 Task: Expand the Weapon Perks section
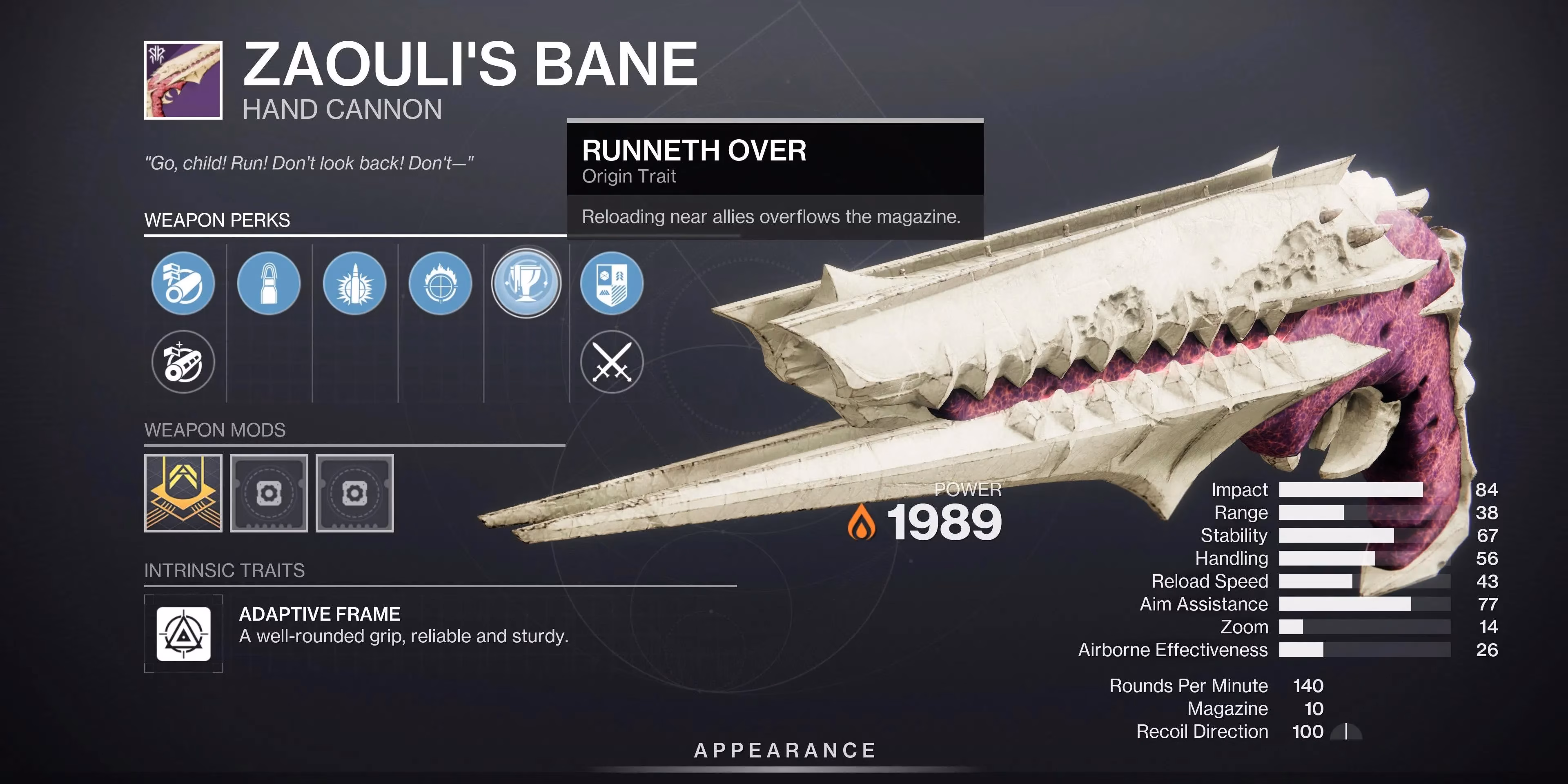(x=218, y=220)
